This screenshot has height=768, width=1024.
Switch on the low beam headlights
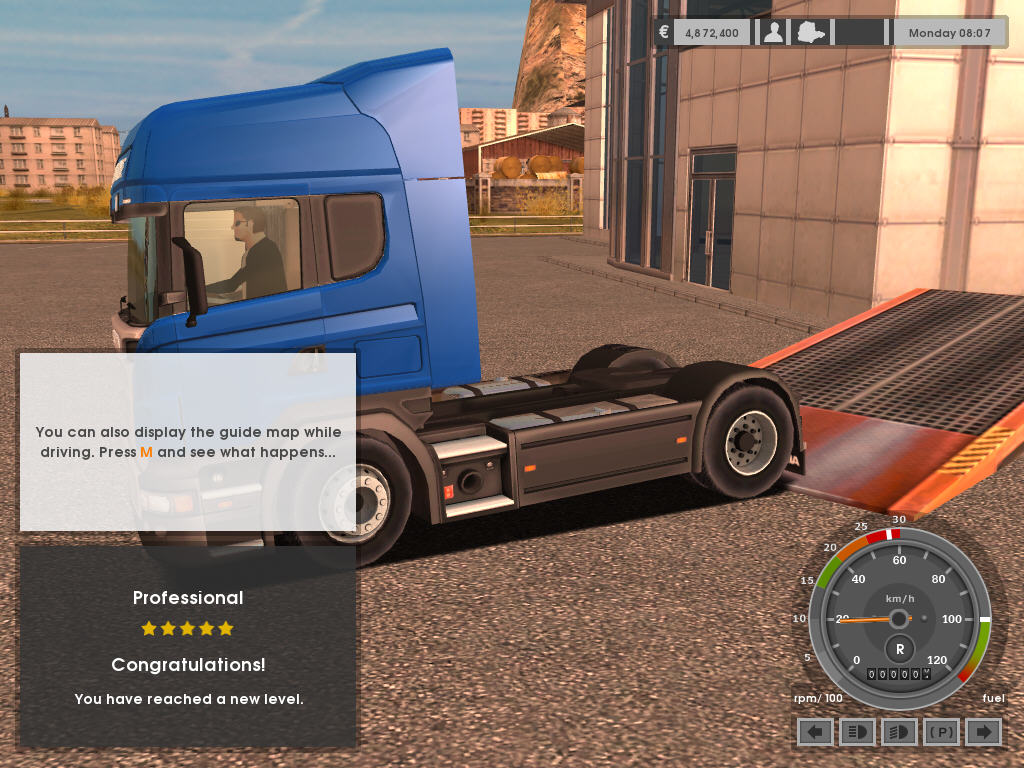899,732
